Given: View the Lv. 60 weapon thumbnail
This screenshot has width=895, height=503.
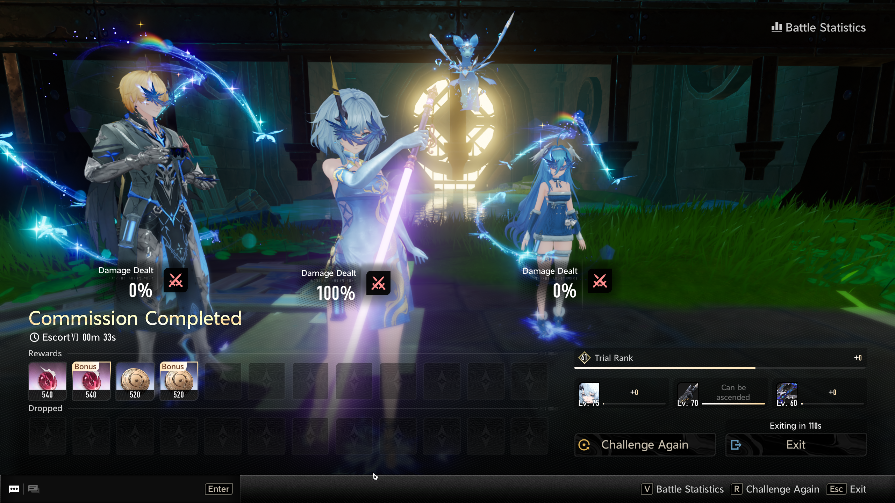Looking at the screenshot, I should coord(787,393).
